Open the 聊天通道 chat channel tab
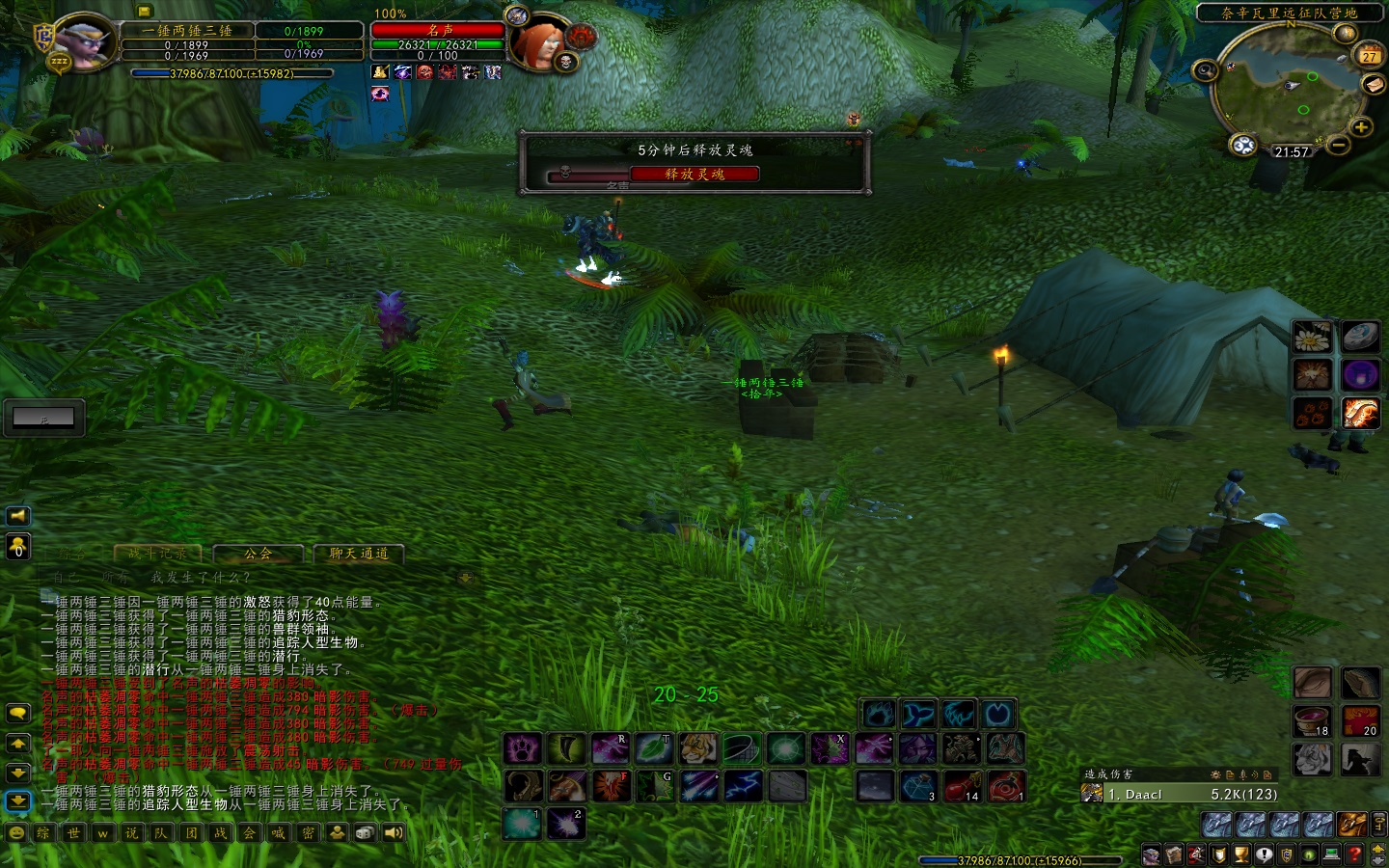Image resolution: width=1389 pixels, height=868 pixels. point(358,554)
